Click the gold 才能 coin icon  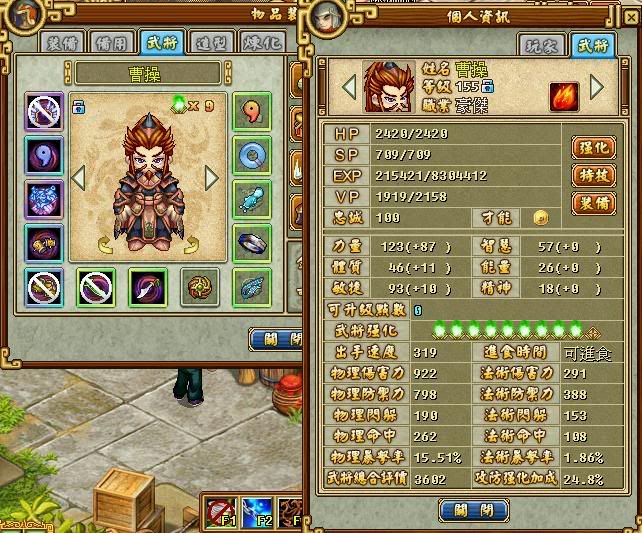(541, 216)
